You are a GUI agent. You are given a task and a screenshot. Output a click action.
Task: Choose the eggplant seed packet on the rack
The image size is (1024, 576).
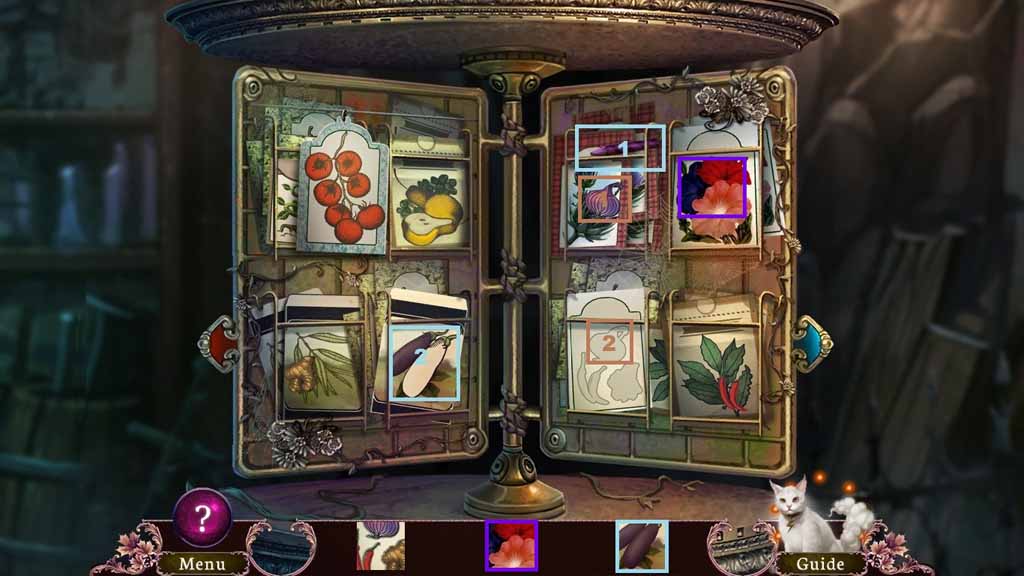[424, 362]
